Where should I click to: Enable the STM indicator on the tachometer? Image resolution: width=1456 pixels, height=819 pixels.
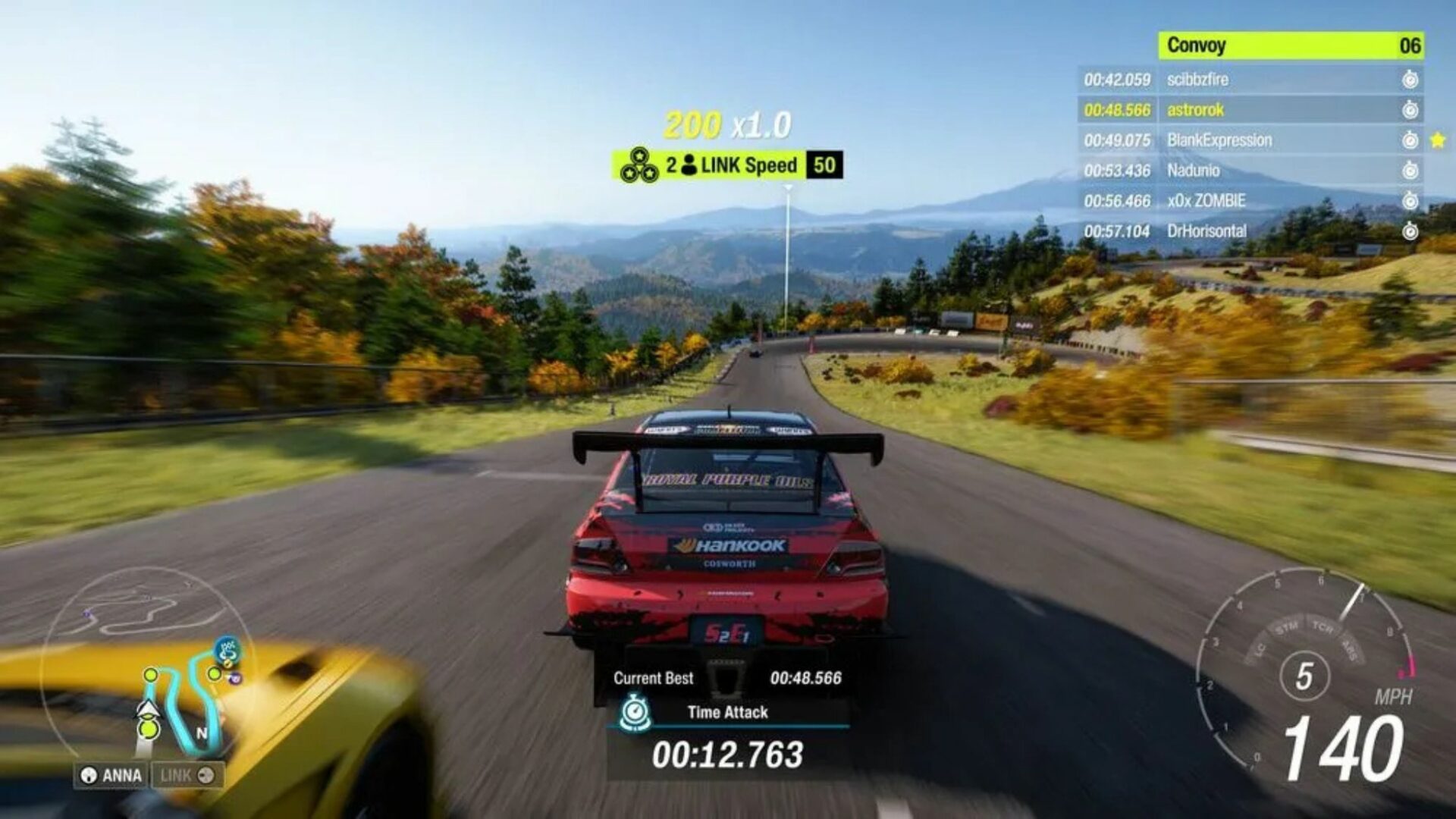1287,626
